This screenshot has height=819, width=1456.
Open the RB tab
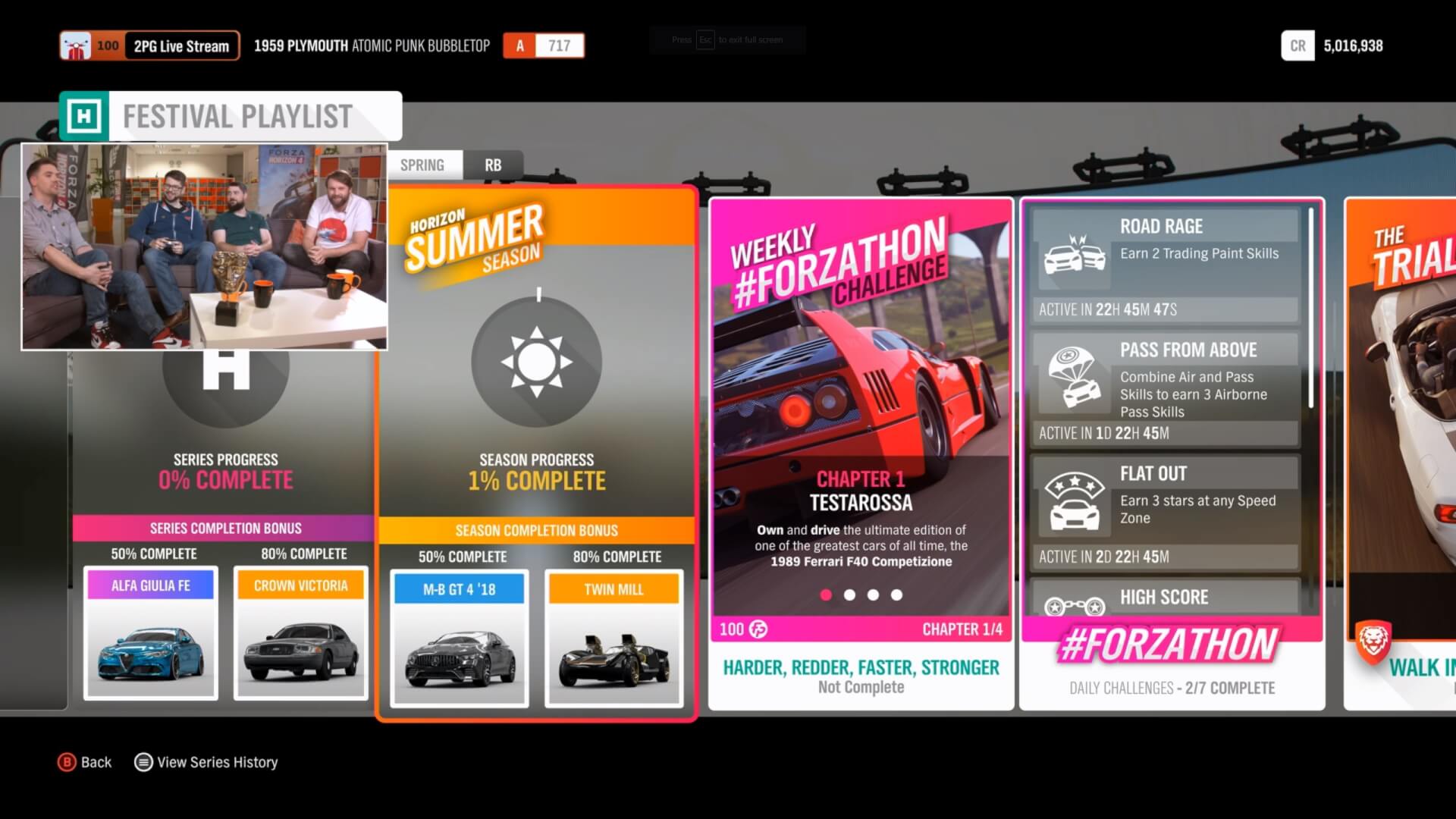(494, 165)
